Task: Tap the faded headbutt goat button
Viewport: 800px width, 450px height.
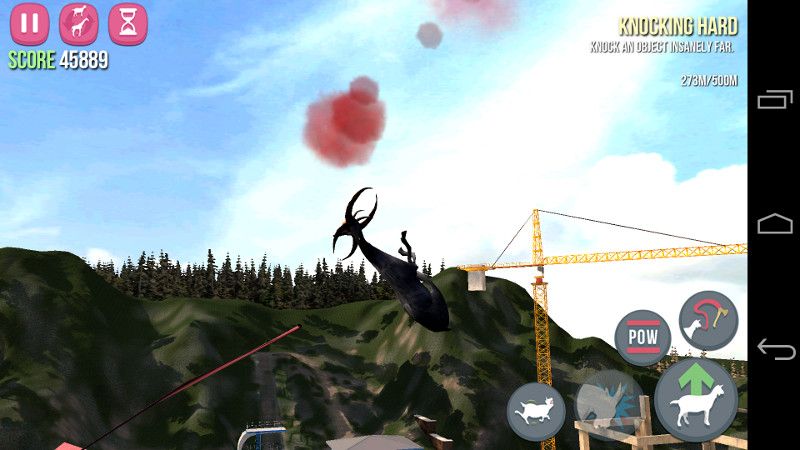Action: [x=609, y=405]
